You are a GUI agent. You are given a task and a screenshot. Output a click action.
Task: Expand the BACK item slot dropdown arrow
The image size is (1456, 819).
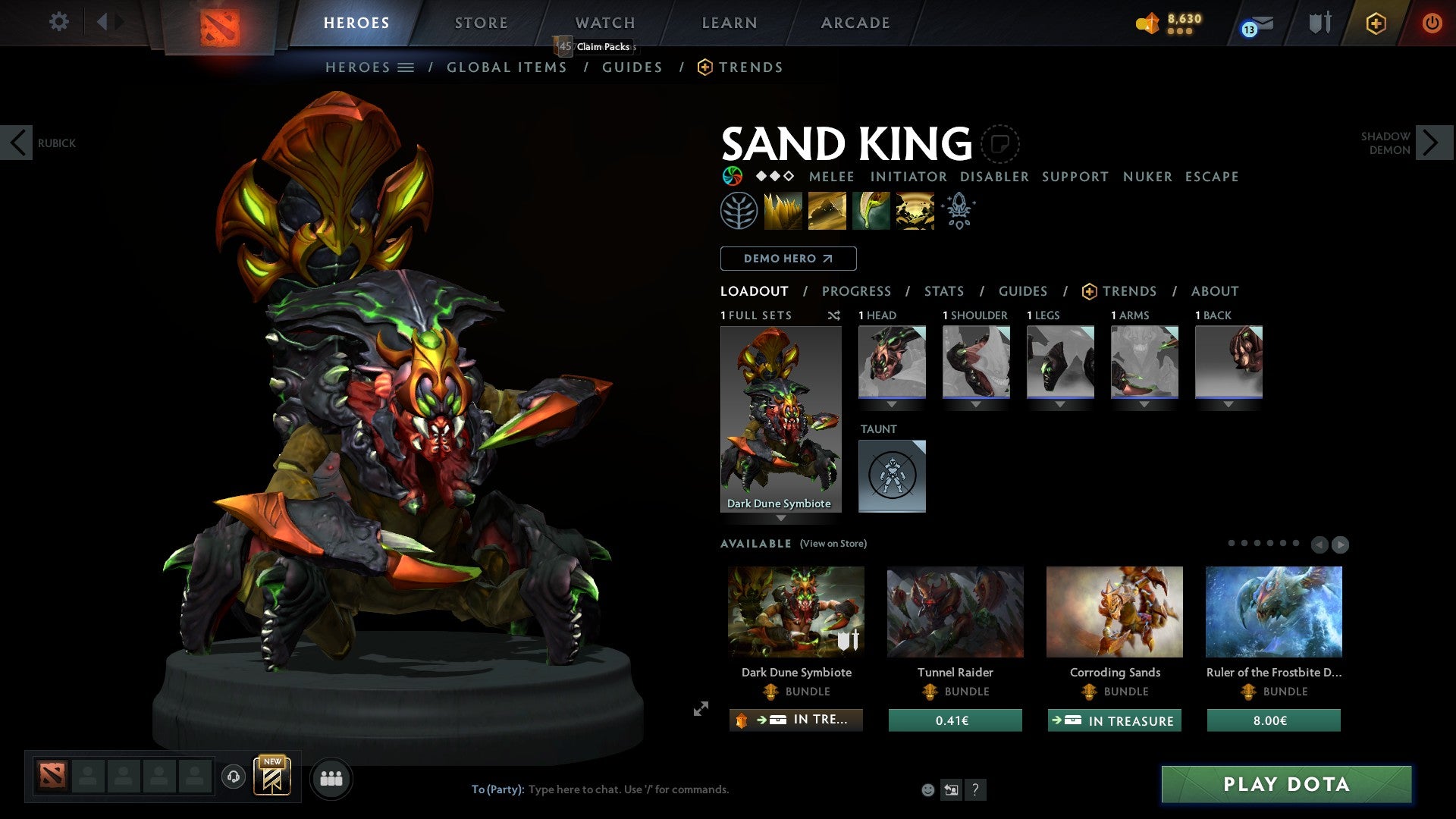[x=1229, y=404]
